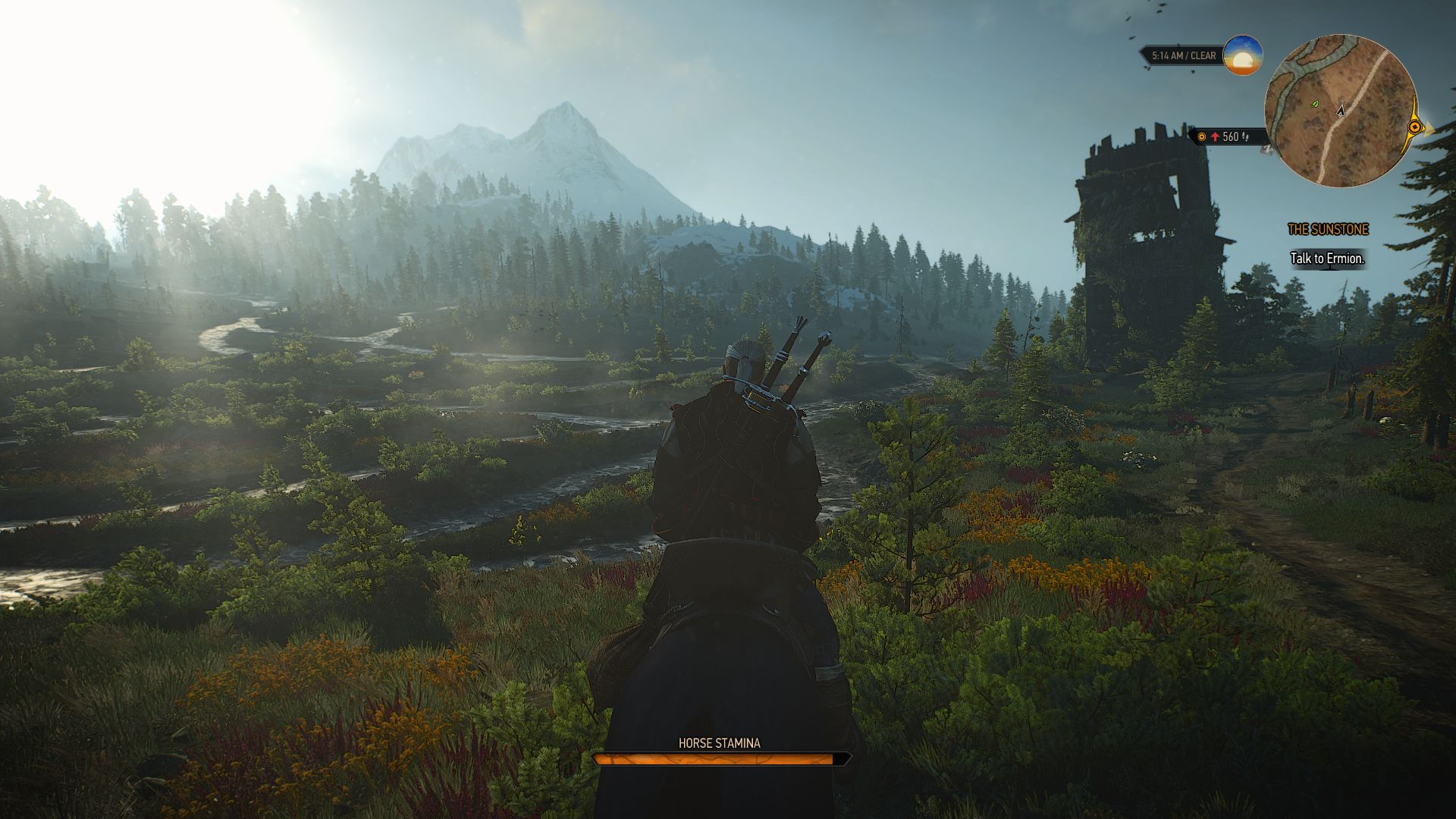The image size is (1456, 819).
Task: Click the green herb icon on the minimap
Action: point(1314,104)
